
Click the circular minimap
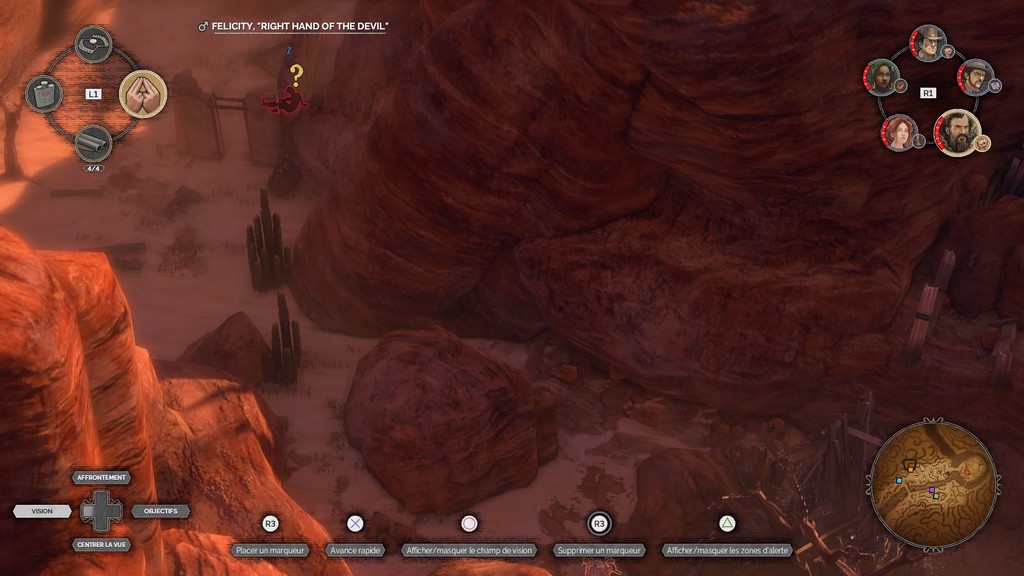pos(932,484)
